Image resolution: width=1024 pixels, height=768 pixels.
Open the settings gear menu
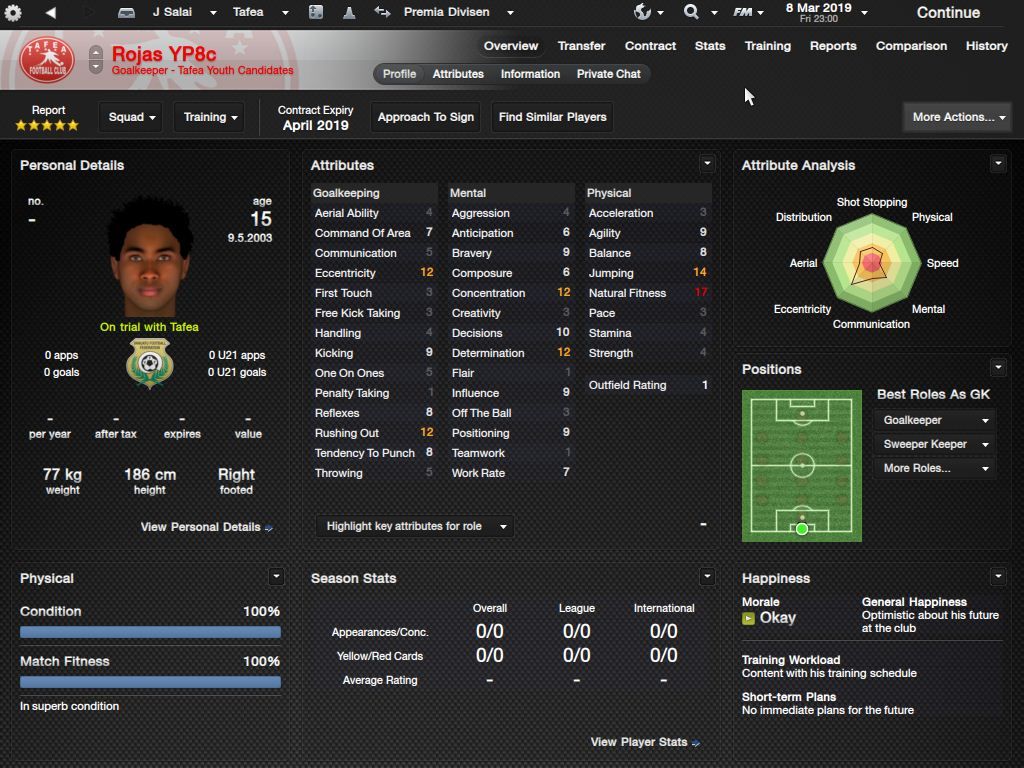(x=14, y=13)
